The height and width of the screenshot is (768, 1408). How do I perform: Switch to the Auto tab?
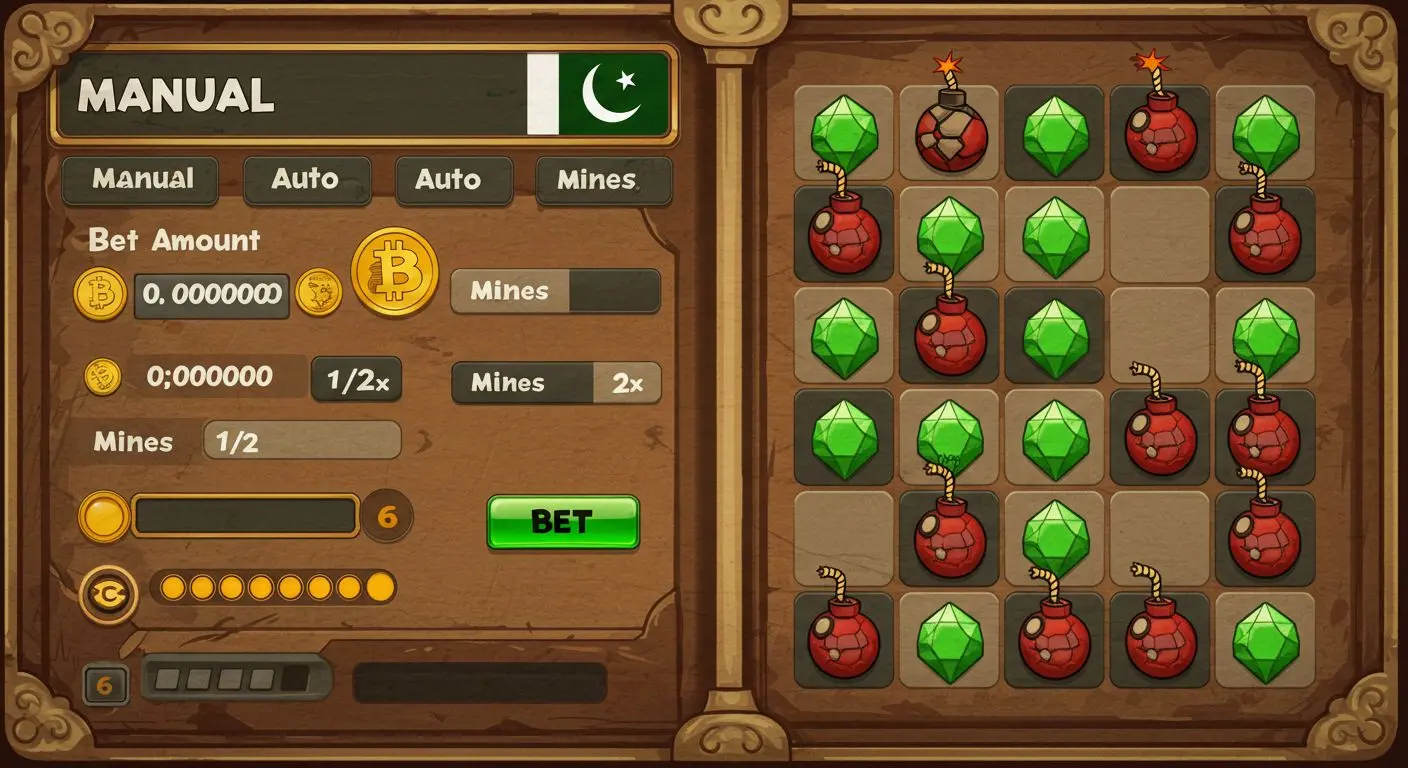tap(306, 180)
